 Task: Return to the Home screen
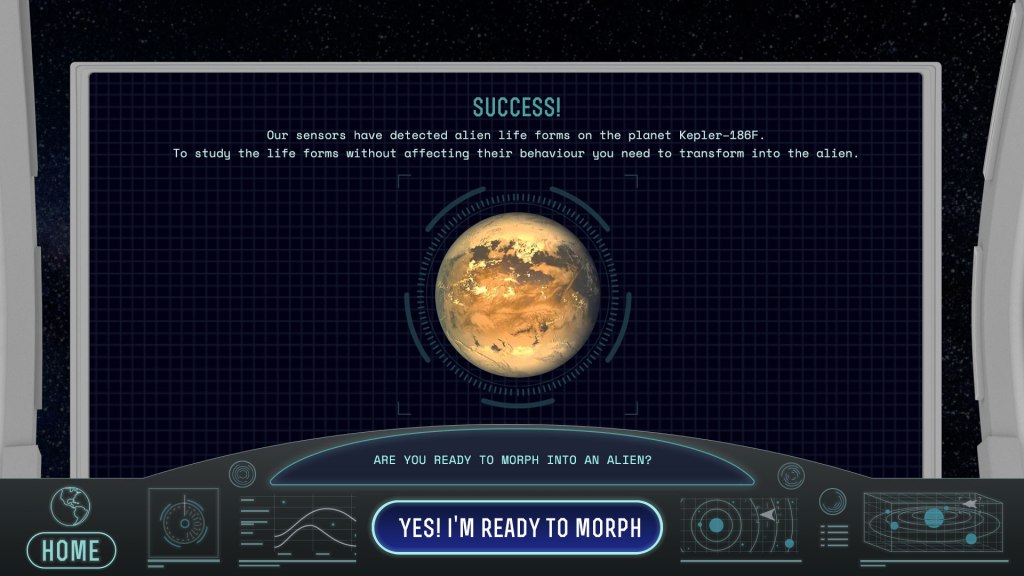pyautogui.click(x=71, y=548)
